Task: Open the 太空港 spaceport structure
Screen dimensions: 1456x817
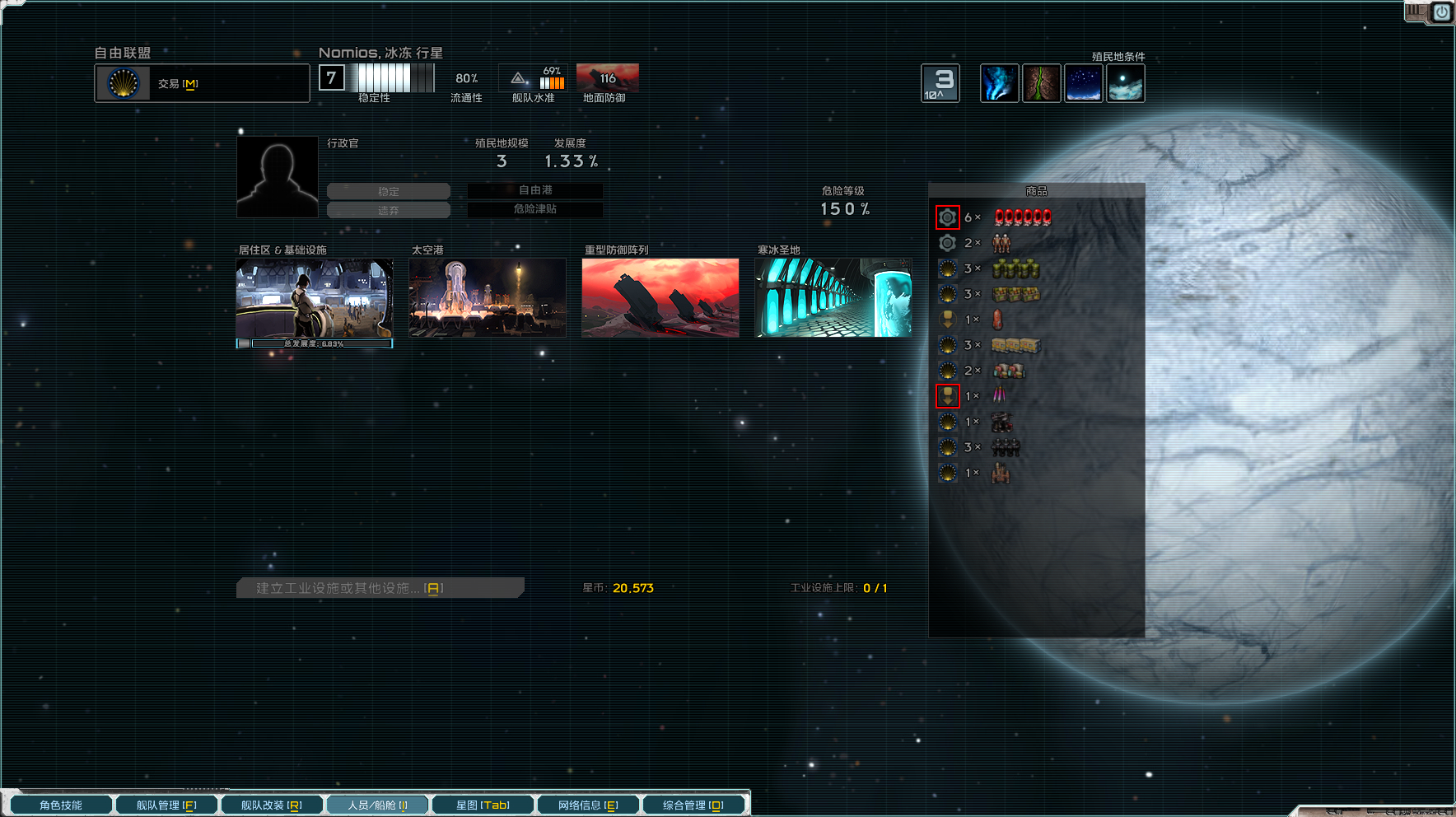Action: pos(487,297)
